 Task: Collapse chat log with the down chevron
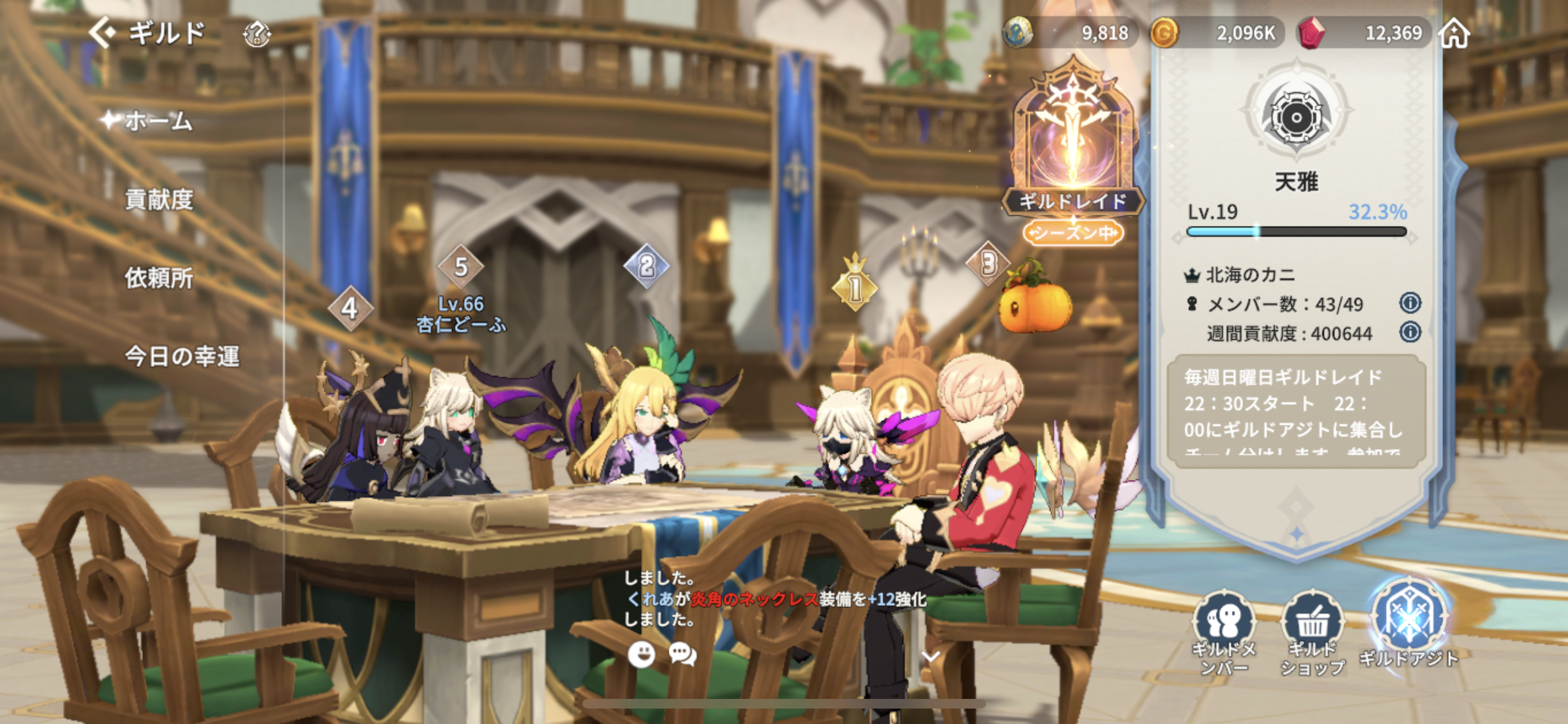pyautogui.click(x=931, y=656)
